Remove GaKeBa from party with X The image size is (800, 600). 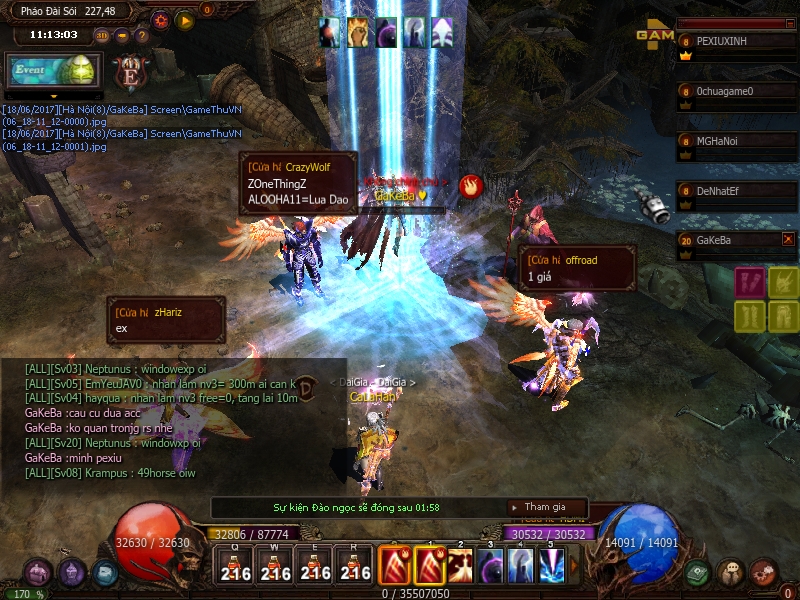pos(788,239)
